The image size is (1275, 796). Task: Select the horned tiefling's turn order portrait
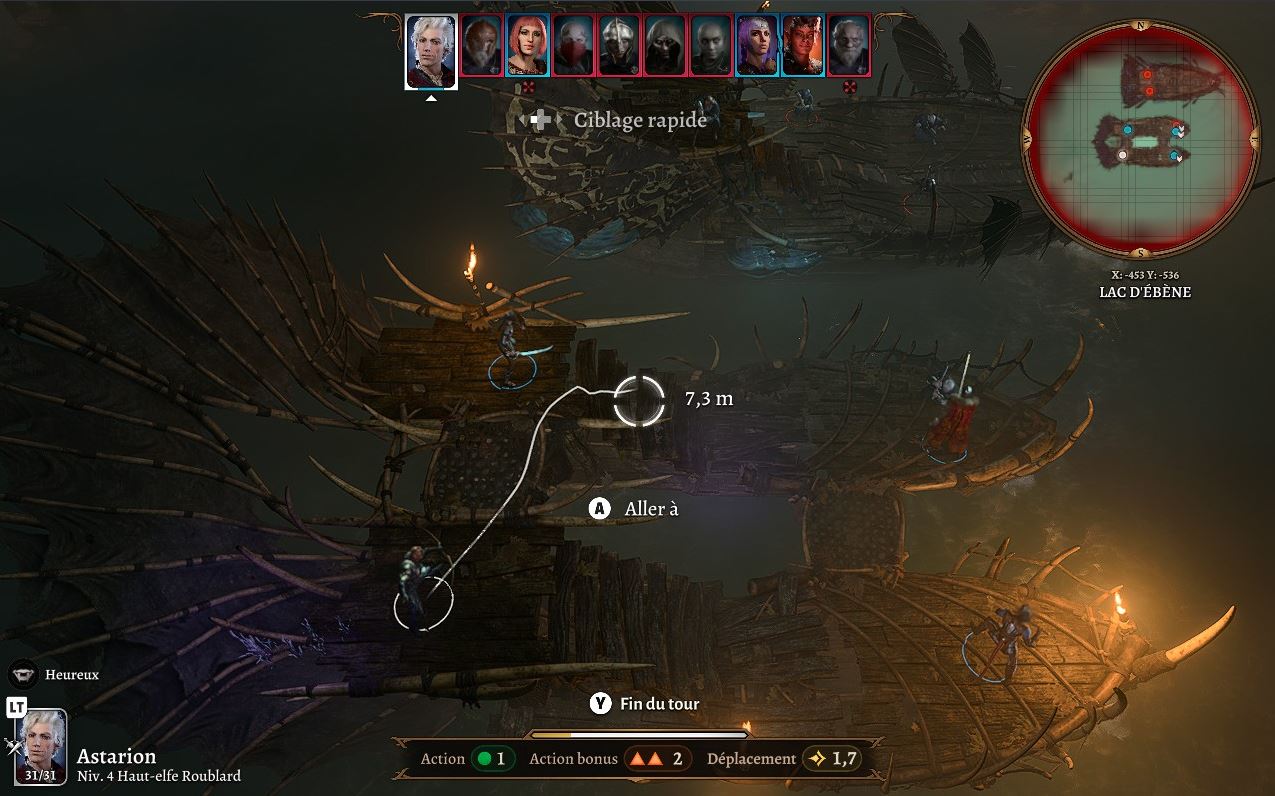coord(803,45)
